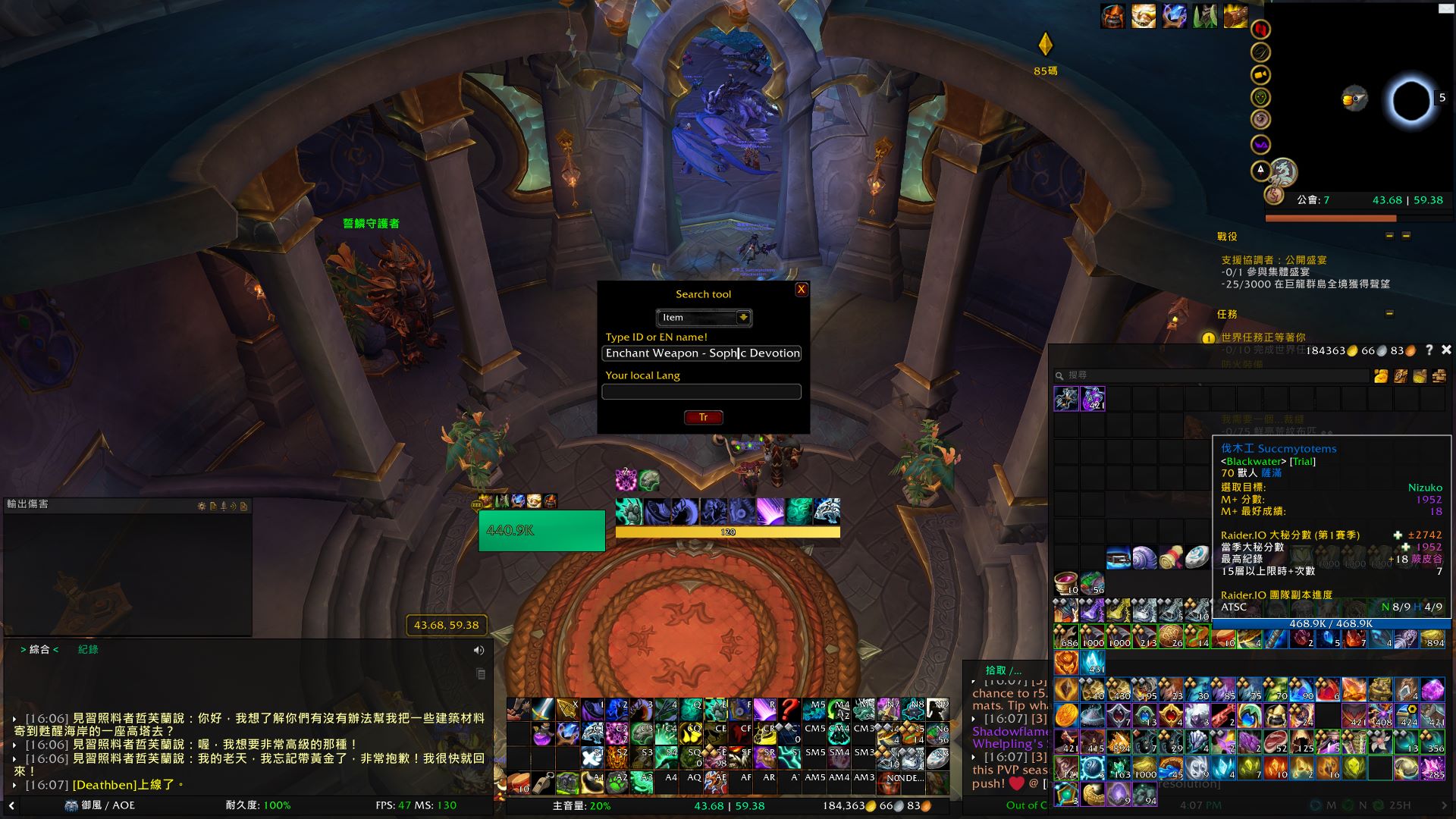
Task: Open the settings gear on the 輸出傷害 damage meter
Action: pyautogui.click(x=202, y=506)
